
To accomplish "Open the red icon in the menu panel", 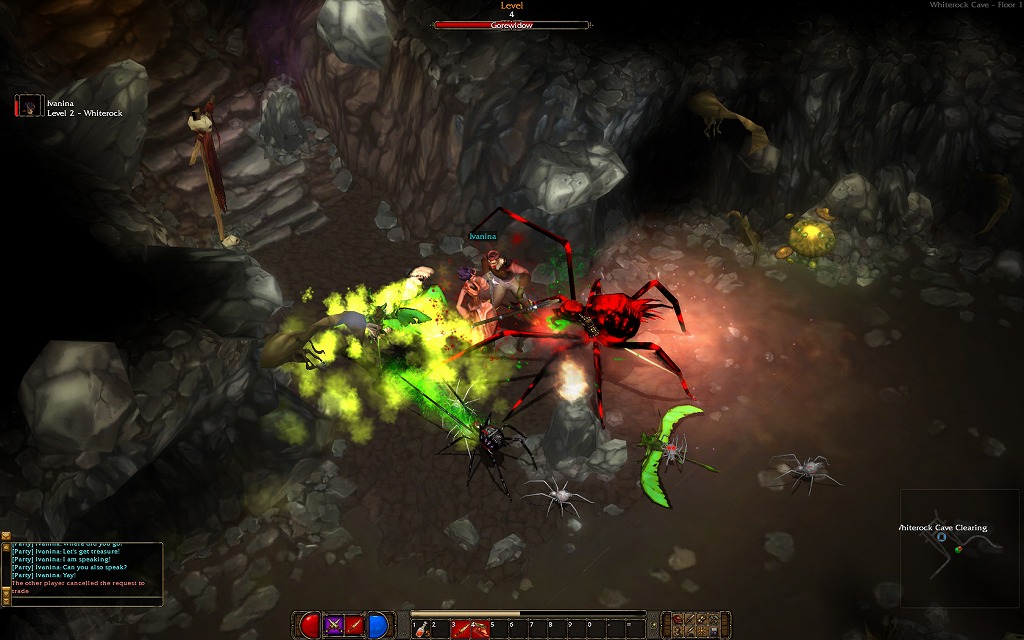I will pos(679,620).
